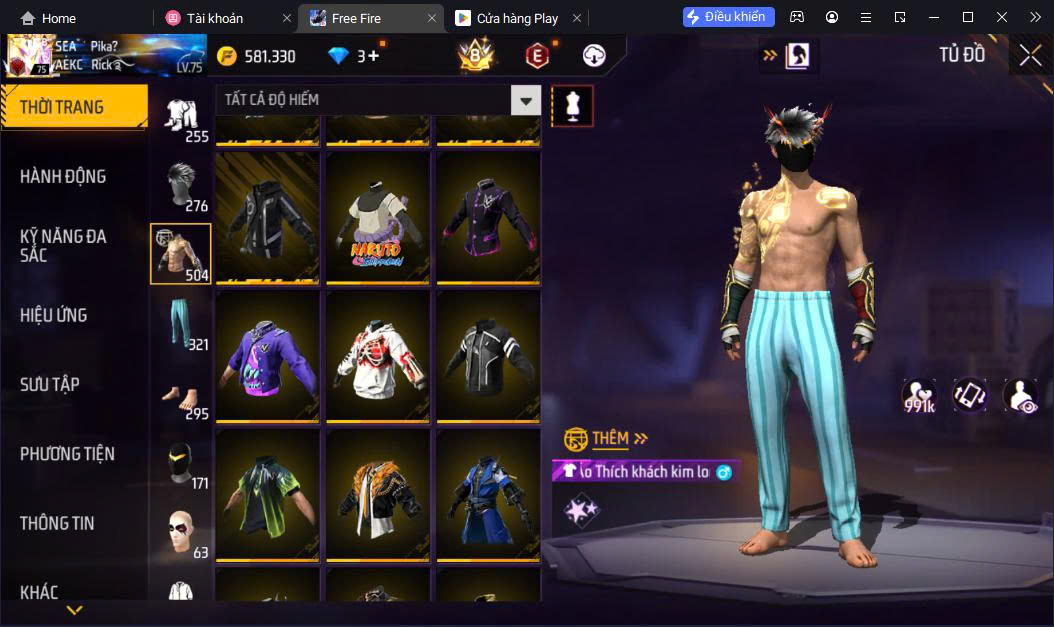Choose the purple monster hoodie
Screen dimensions: 1054x627
tap(267, 355)
